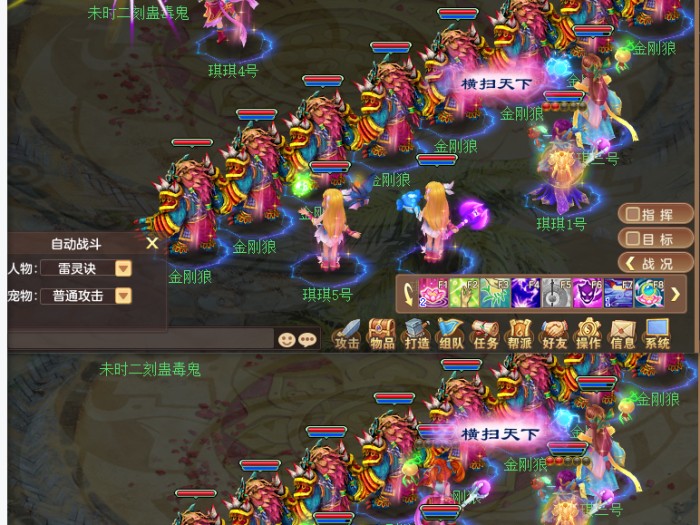Open the 宠物 action dropdown showing 普通攻击
Viewport: 700px width, 525px height.
pos(123,296)
